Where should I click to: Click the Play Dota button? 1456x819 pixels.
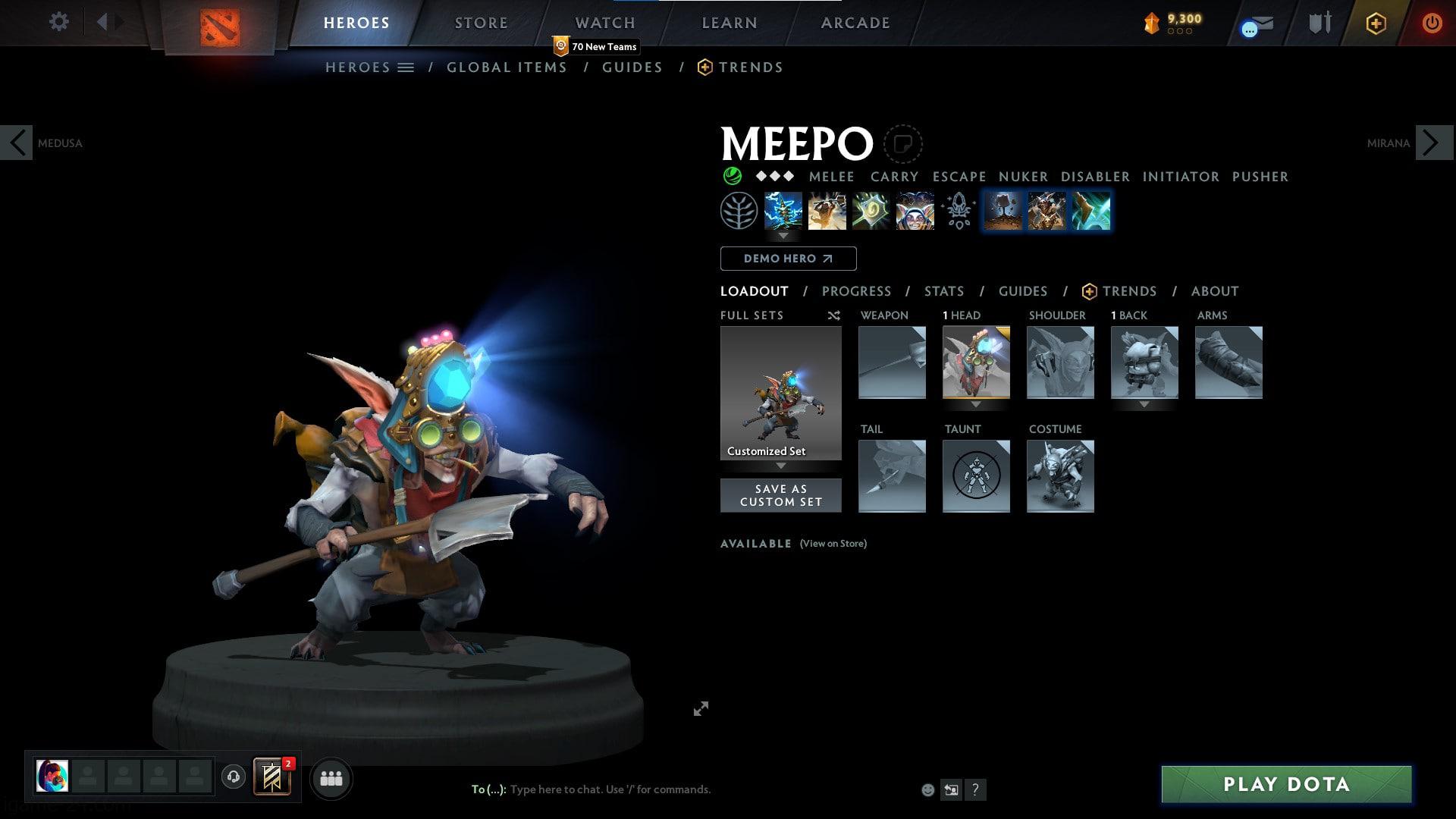(x=1286, y=784)
